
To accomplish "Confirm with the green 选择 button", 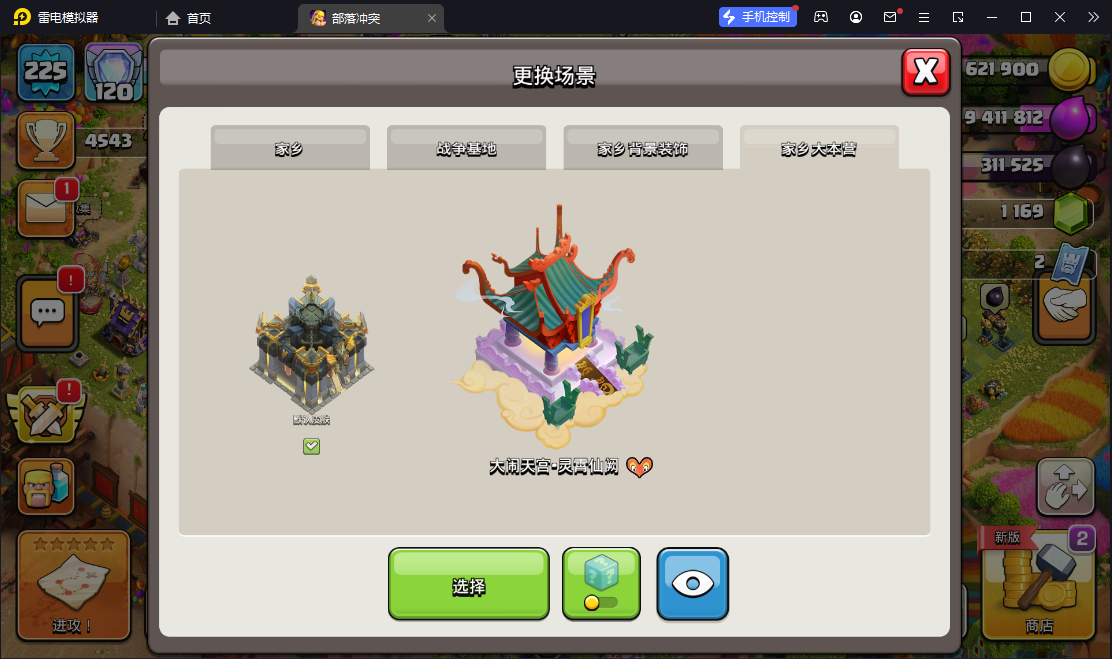I will [468, 585].
